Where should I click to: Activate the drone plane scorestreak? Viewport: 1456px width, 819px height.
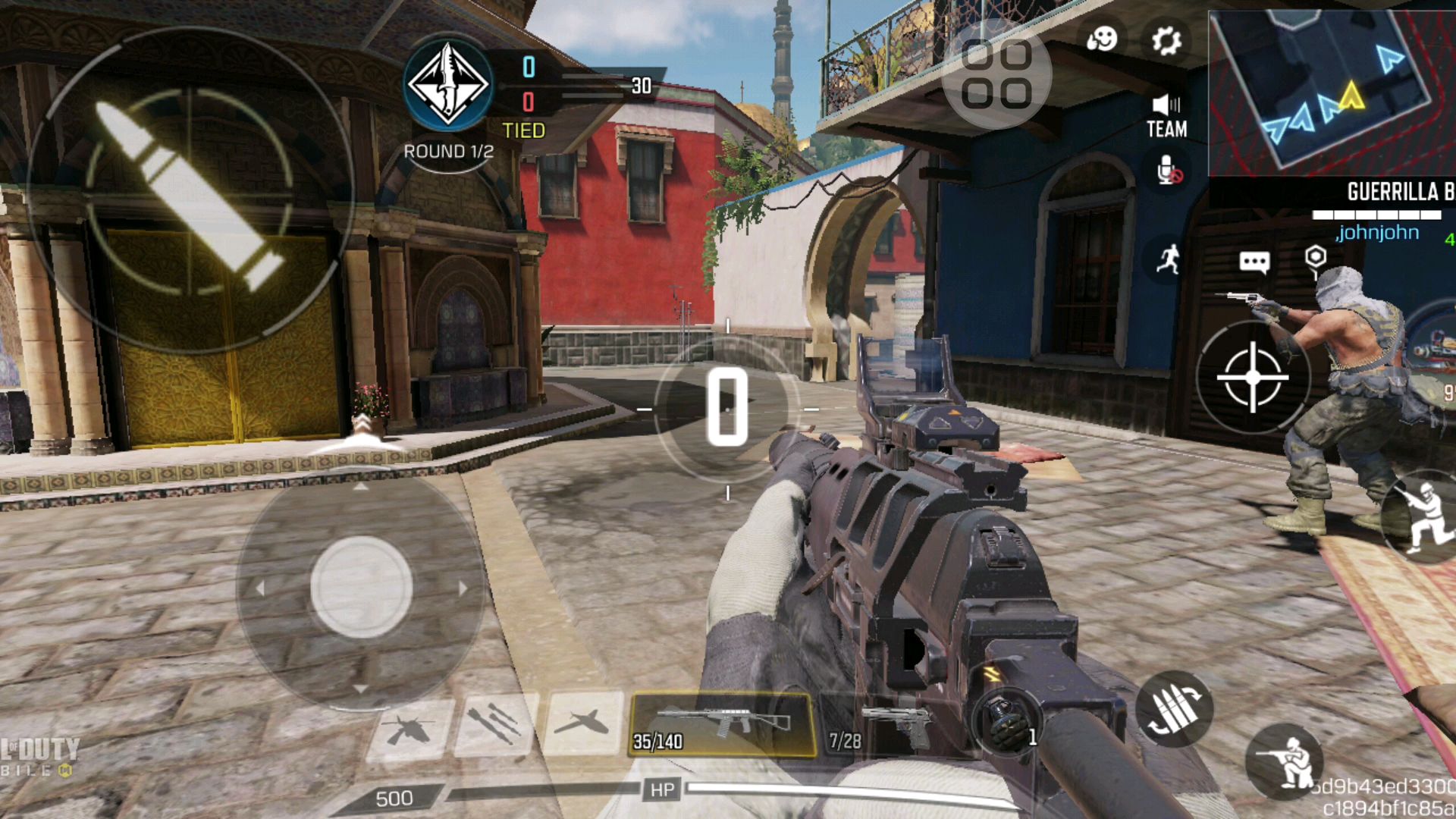coord(582,723)
